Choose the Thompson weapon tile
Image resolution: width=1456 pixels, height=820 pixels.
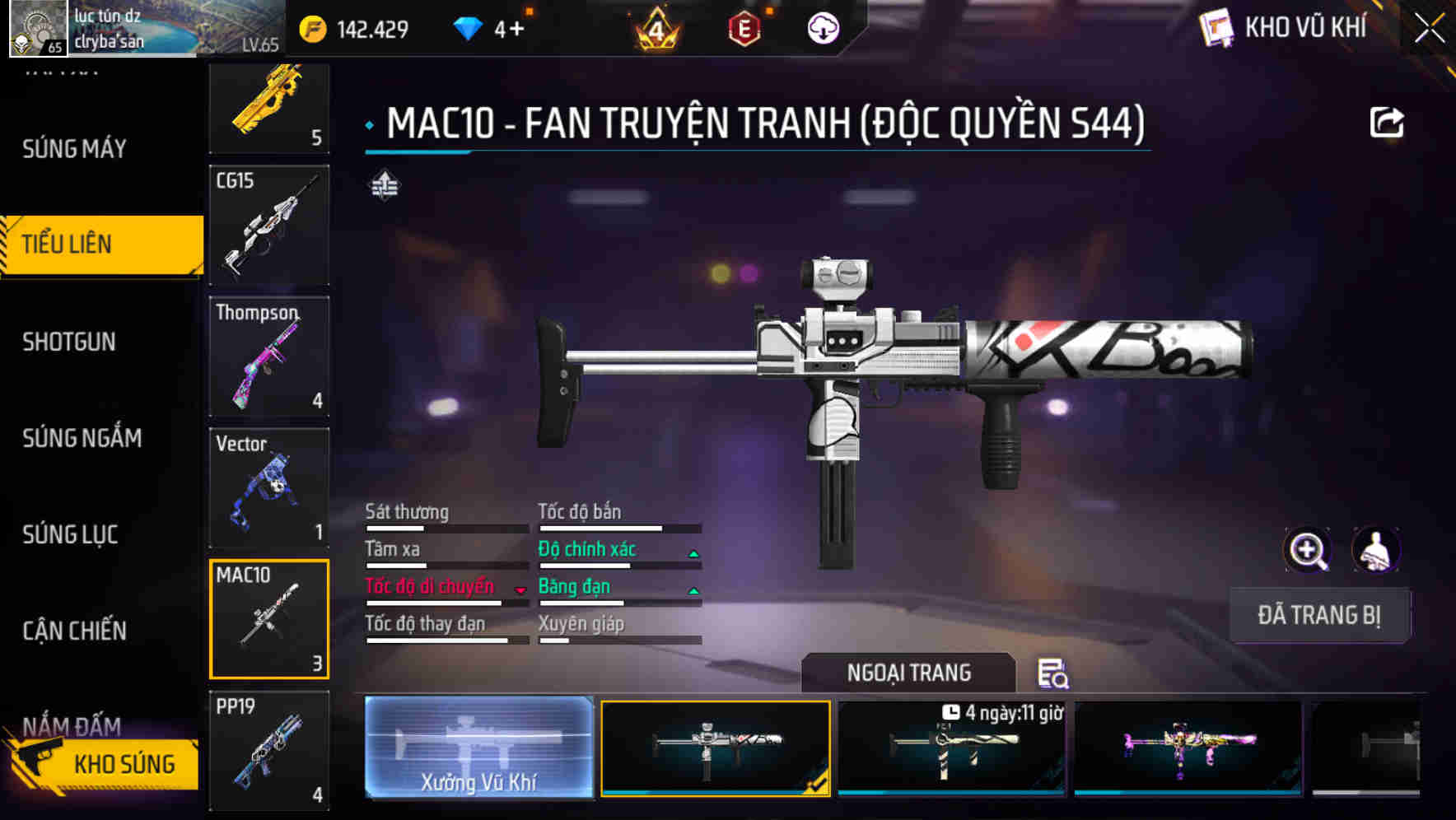coord(269,356)
